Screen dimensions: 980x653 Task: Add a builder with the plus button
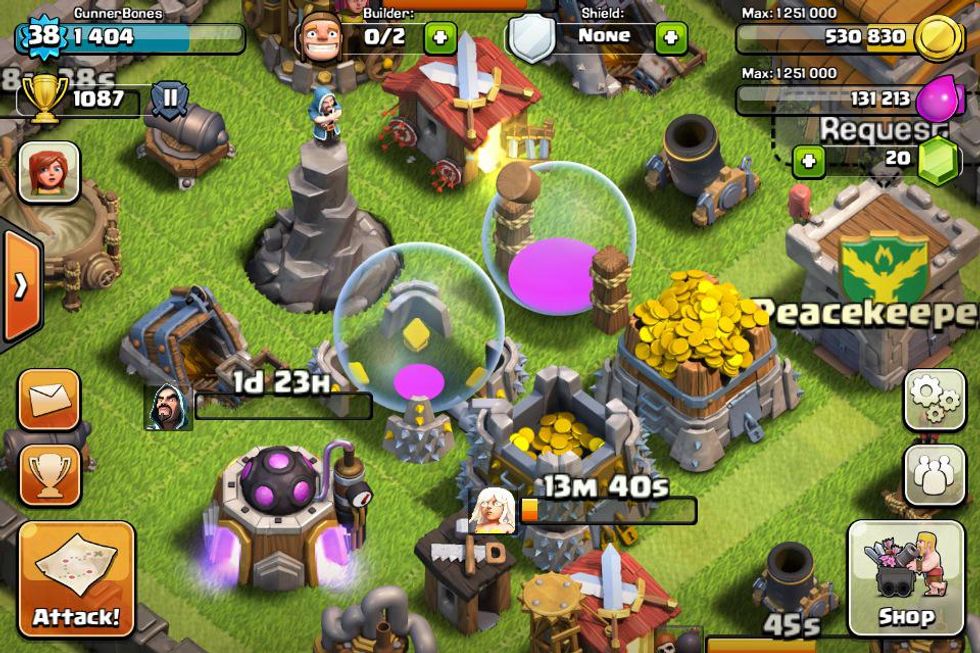tap(440, 38)
